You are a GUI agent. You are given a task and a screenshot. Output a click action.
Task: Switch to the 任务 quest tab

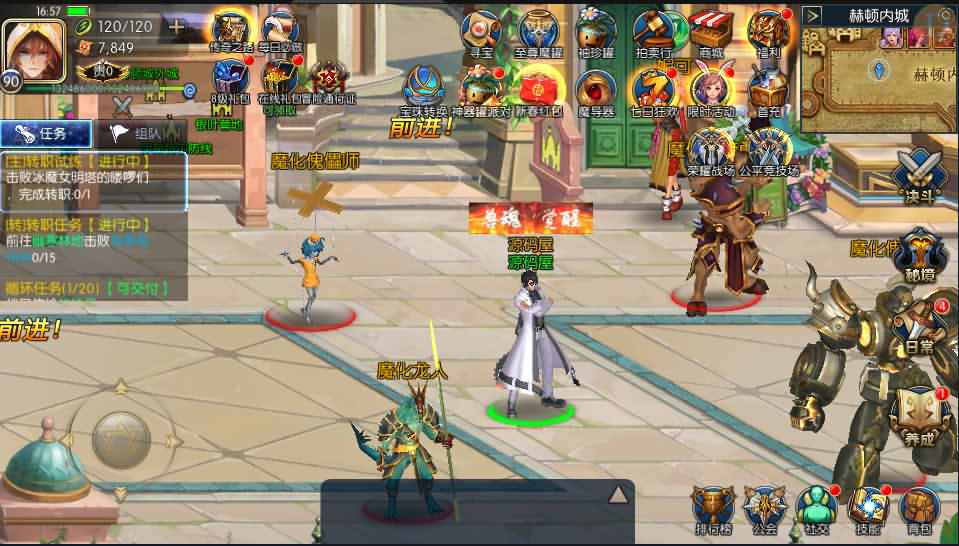(46, 133)
